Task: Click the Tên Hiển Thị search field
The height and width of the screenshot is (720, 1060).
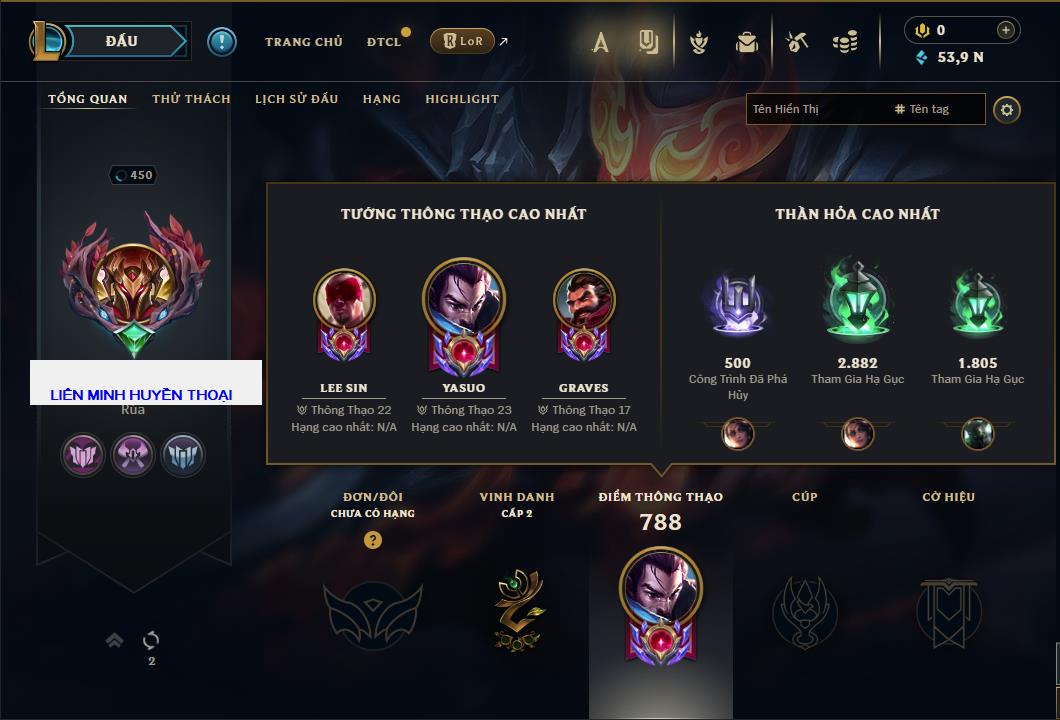Action: pyautogui.click(x=816, y=109)
